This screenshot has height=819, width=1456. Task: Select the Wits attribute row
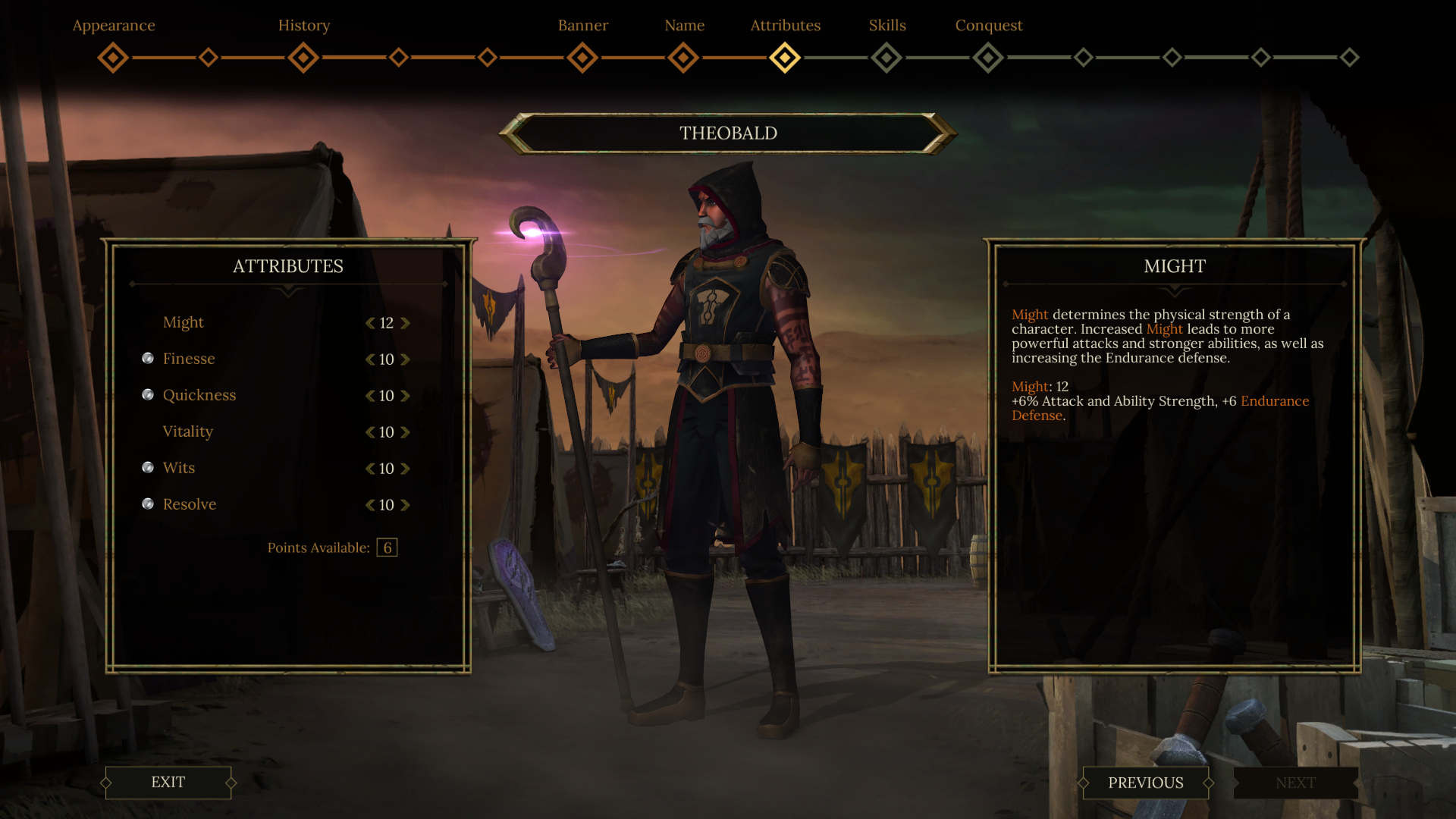pos(179,468)
